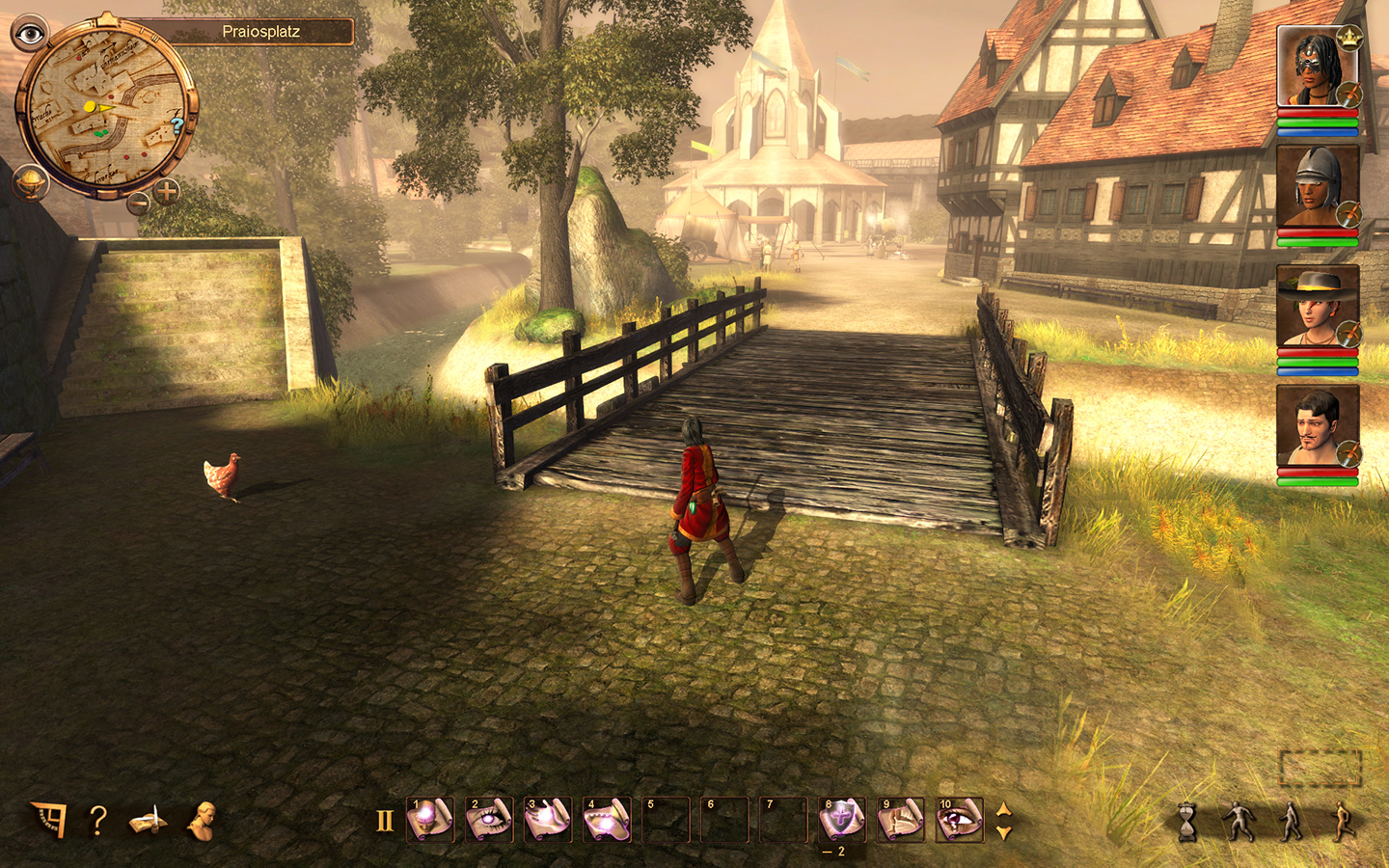The width and height of the screenshot is (1389, 868).
Task: Pause the game with the pause button
Action: [x=385, y=821]
